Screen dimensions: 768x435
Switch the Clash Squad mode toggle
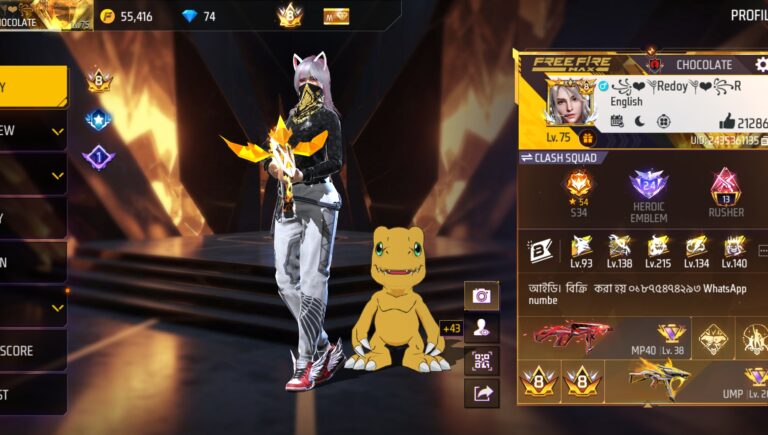click(527, 158)
